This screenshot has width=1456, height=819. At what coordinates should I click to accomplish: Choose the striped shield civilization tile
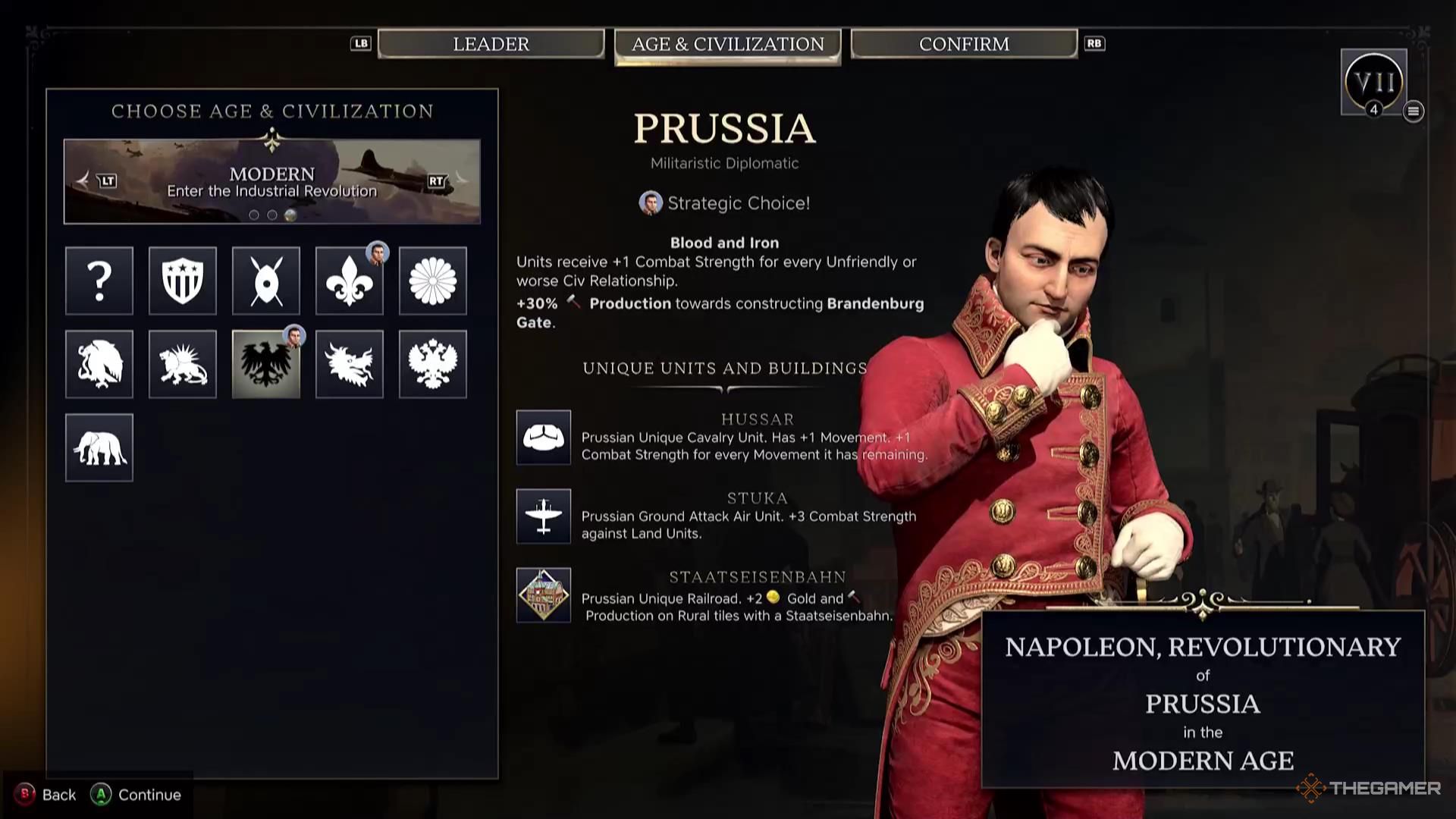[183, 281]
